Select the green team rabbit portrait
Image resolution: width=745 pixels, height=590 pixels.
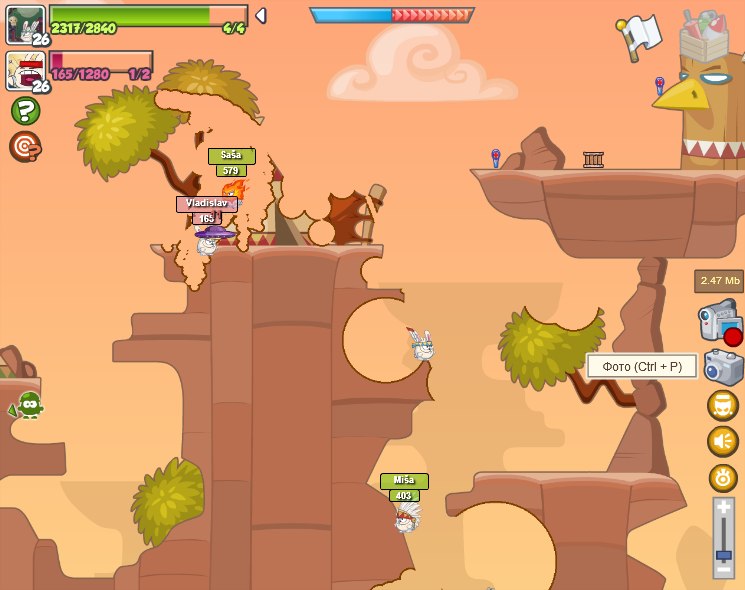click(24, 22)
